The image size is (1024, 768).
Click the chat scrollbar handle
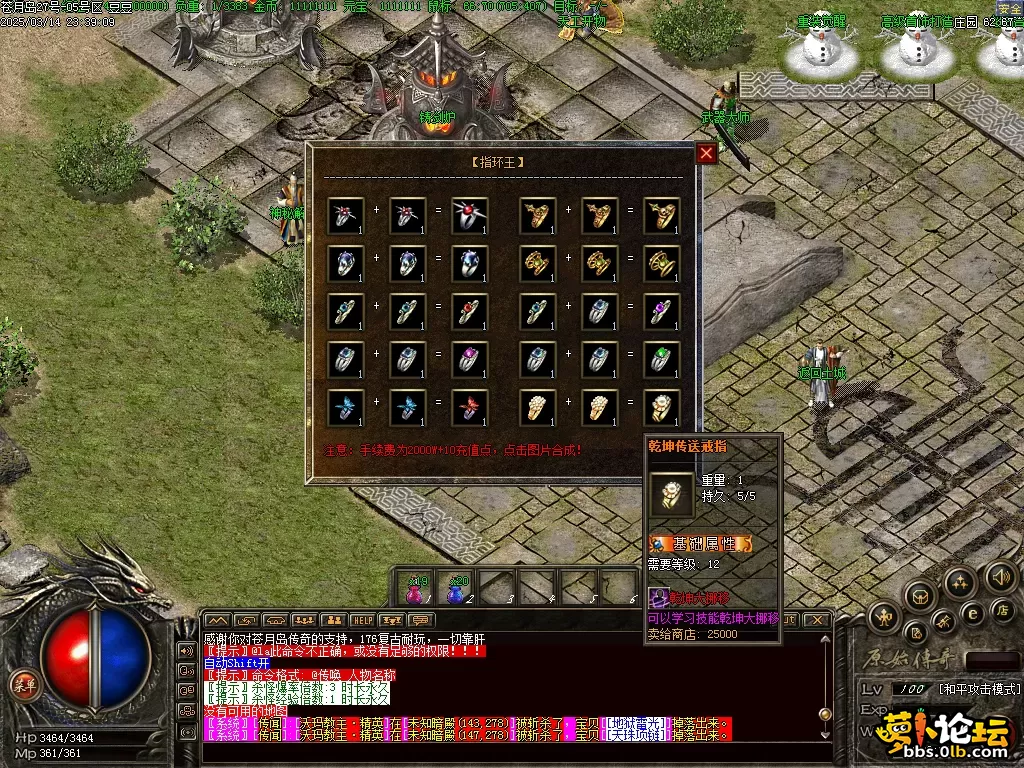click(x=825, y=714)
